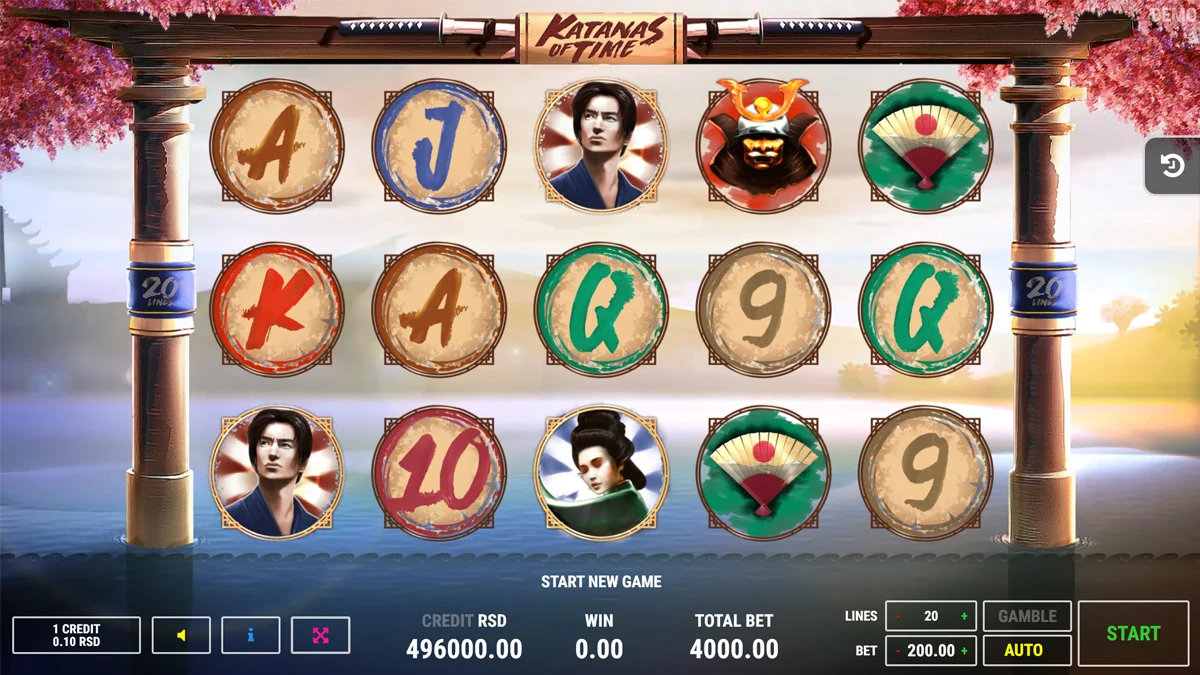This screenshot has height=675, width=1200.
Task: Toggle the sound speaker icon
Action: (x=181, y=635)
